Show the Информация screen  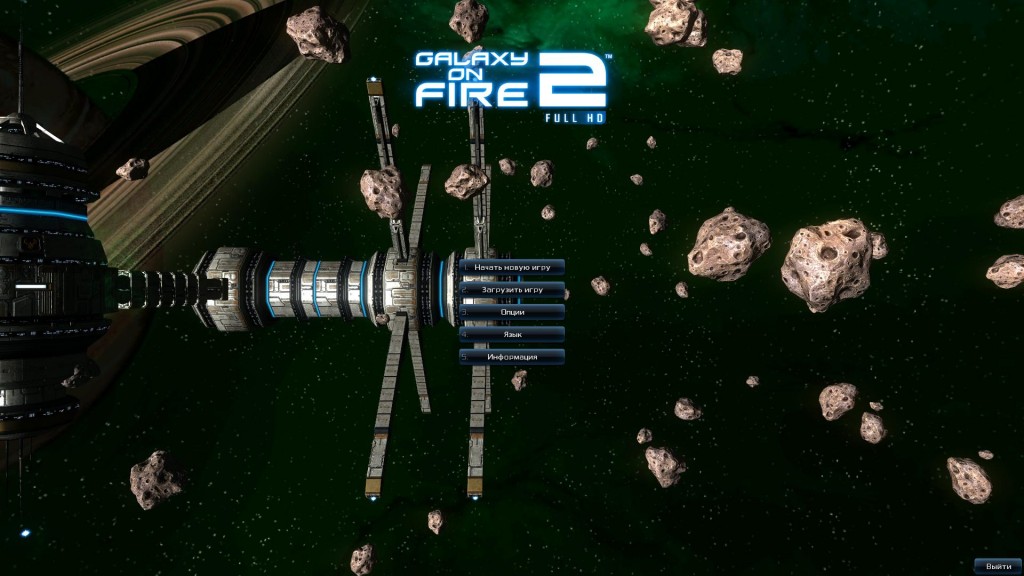tap(512, 357)
